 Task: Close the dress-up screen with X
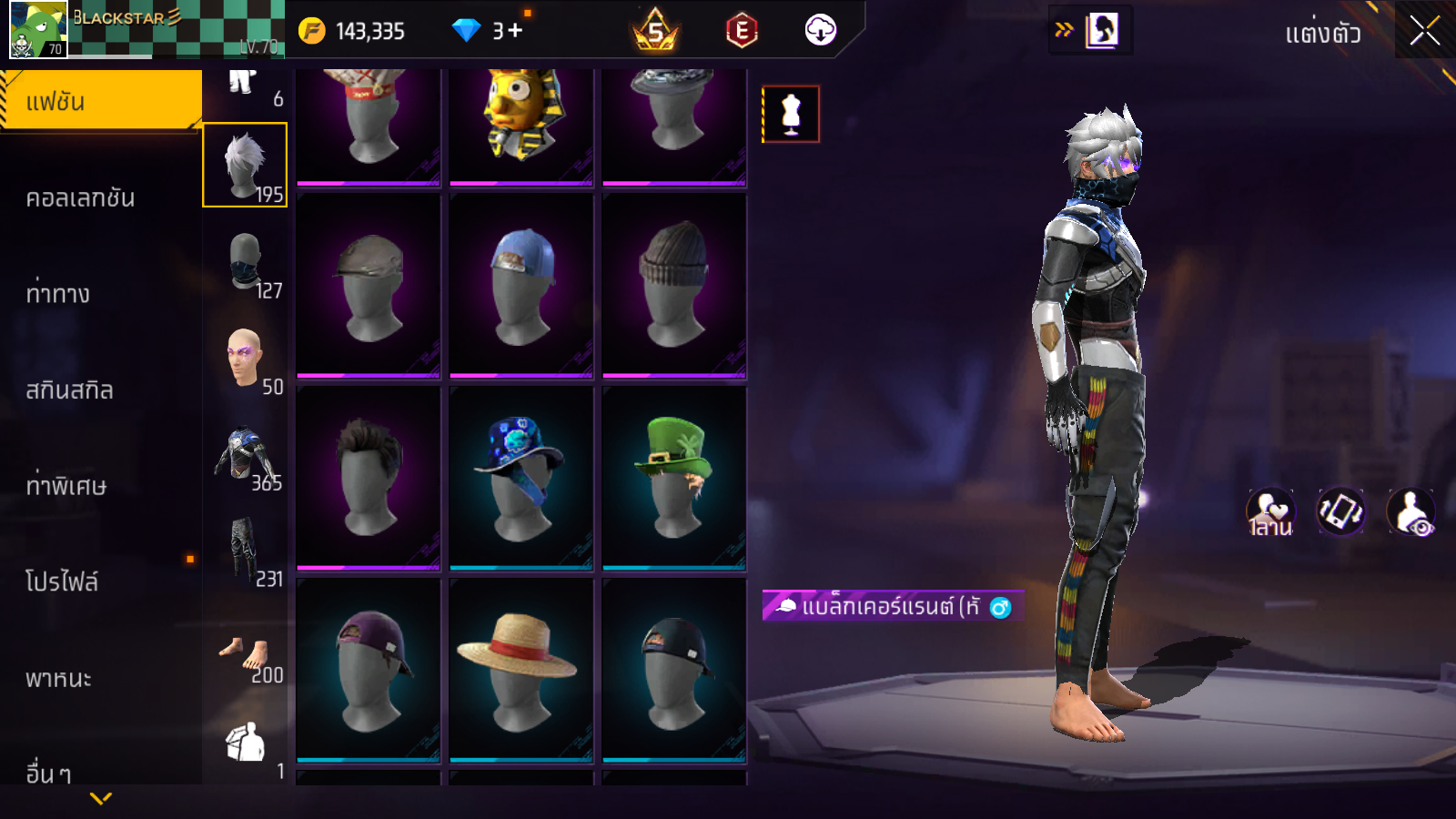pos(1424,31)
